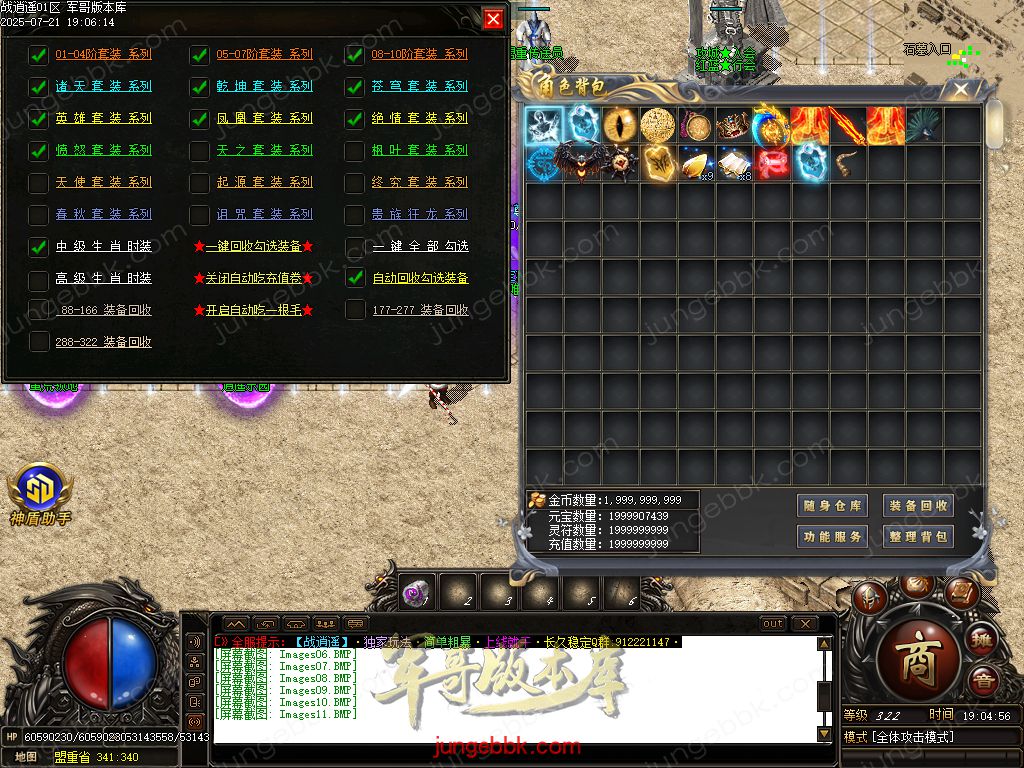Open the 神盾助手 assistant icon
1024x768 pixels.
(x=38, y=490)
